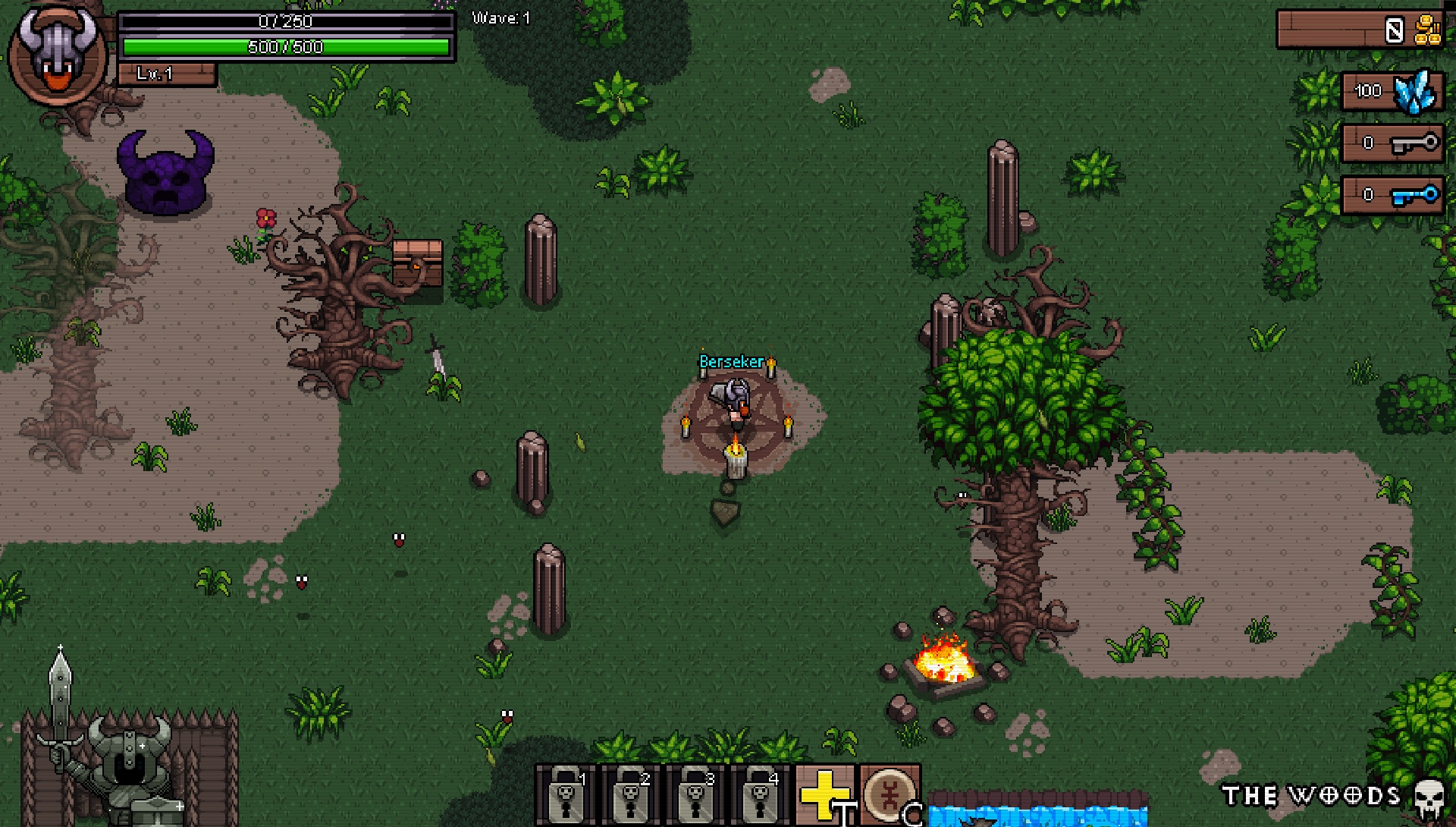The height and width of the screenshot is (827, 1456).
Task: Click the locked skill slot numbered 1
Action: tap(565, 794)
